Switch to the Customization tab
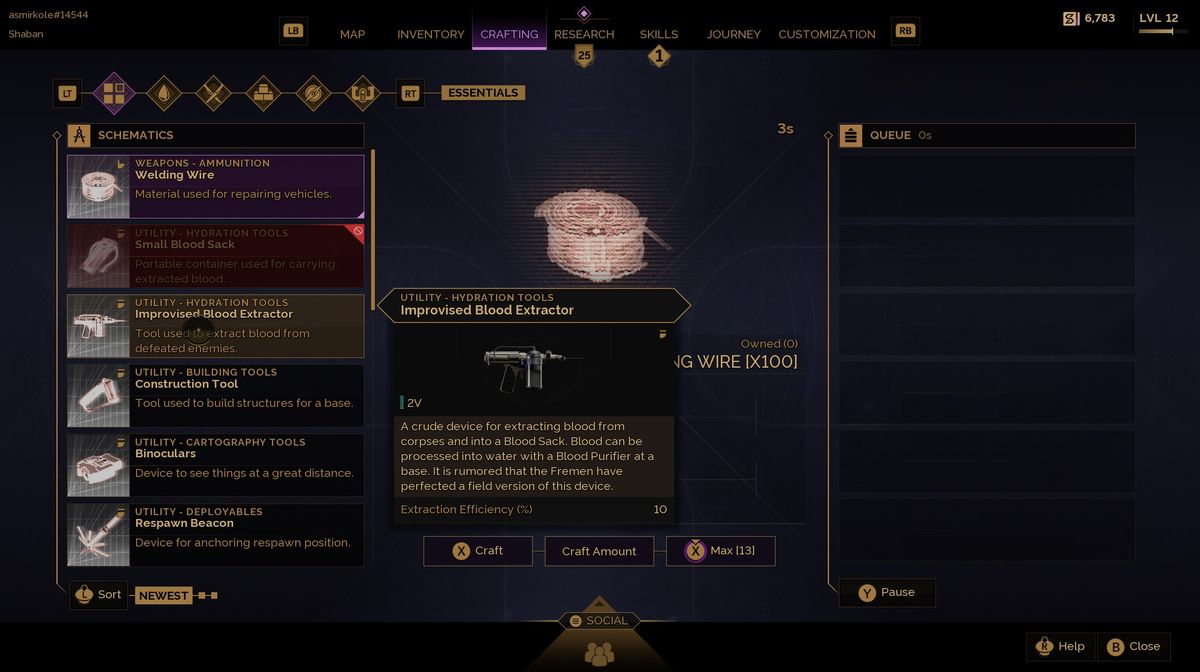1200x672 pixels. tap(826, 34)
